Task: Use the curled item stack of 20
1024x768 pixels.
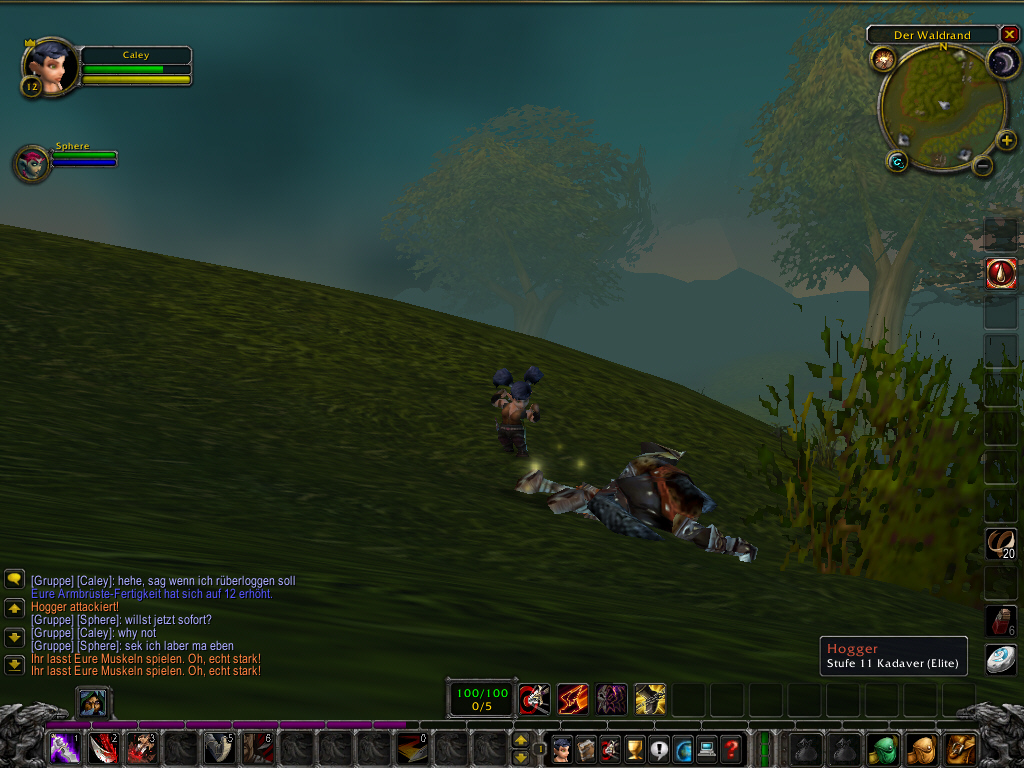Action: click(1001, 543)
